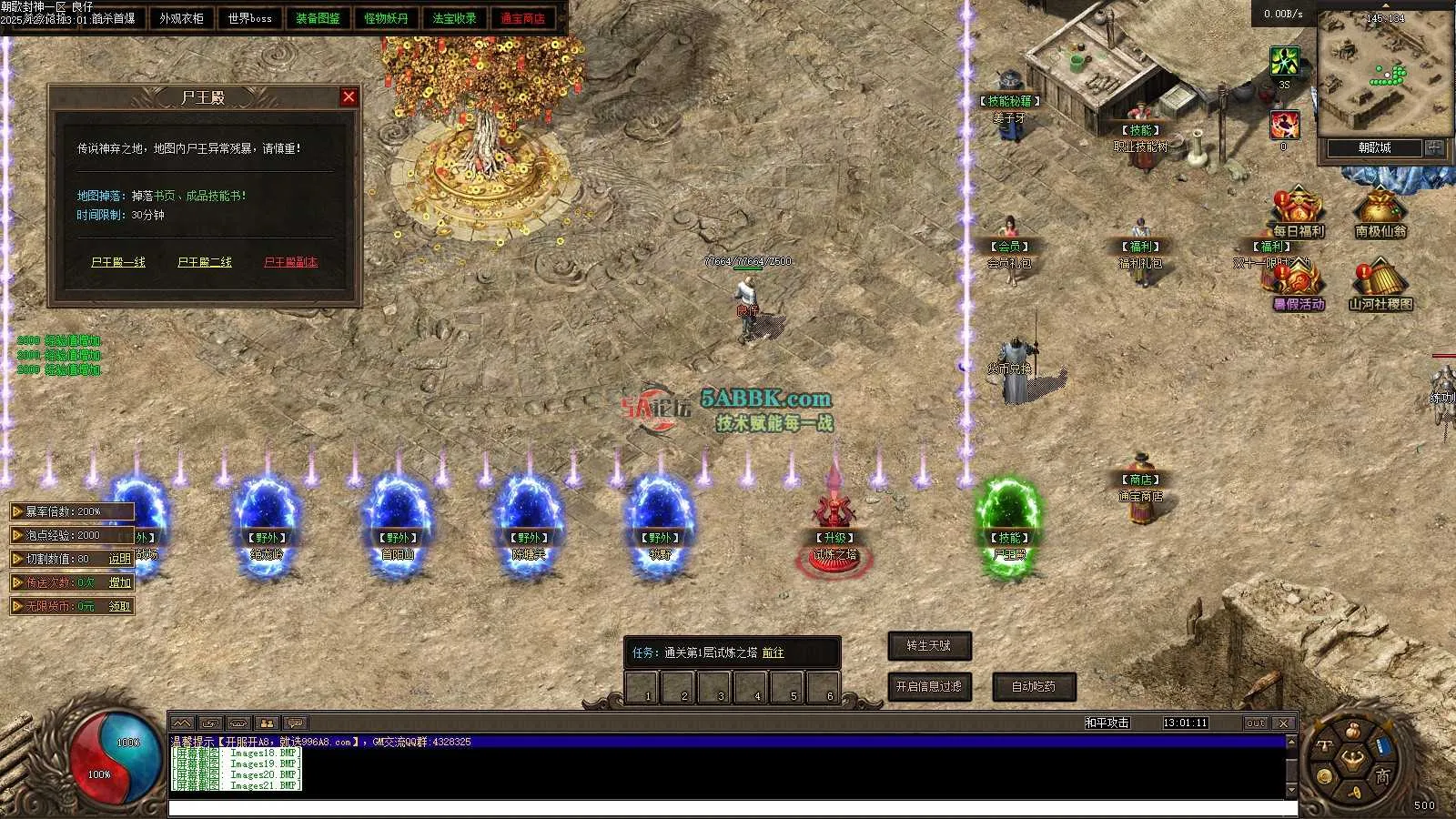This screenshot has width=1456, height=819.
Task: Show the 装备图鉴 equipment codex
Action: coord(318,18)
